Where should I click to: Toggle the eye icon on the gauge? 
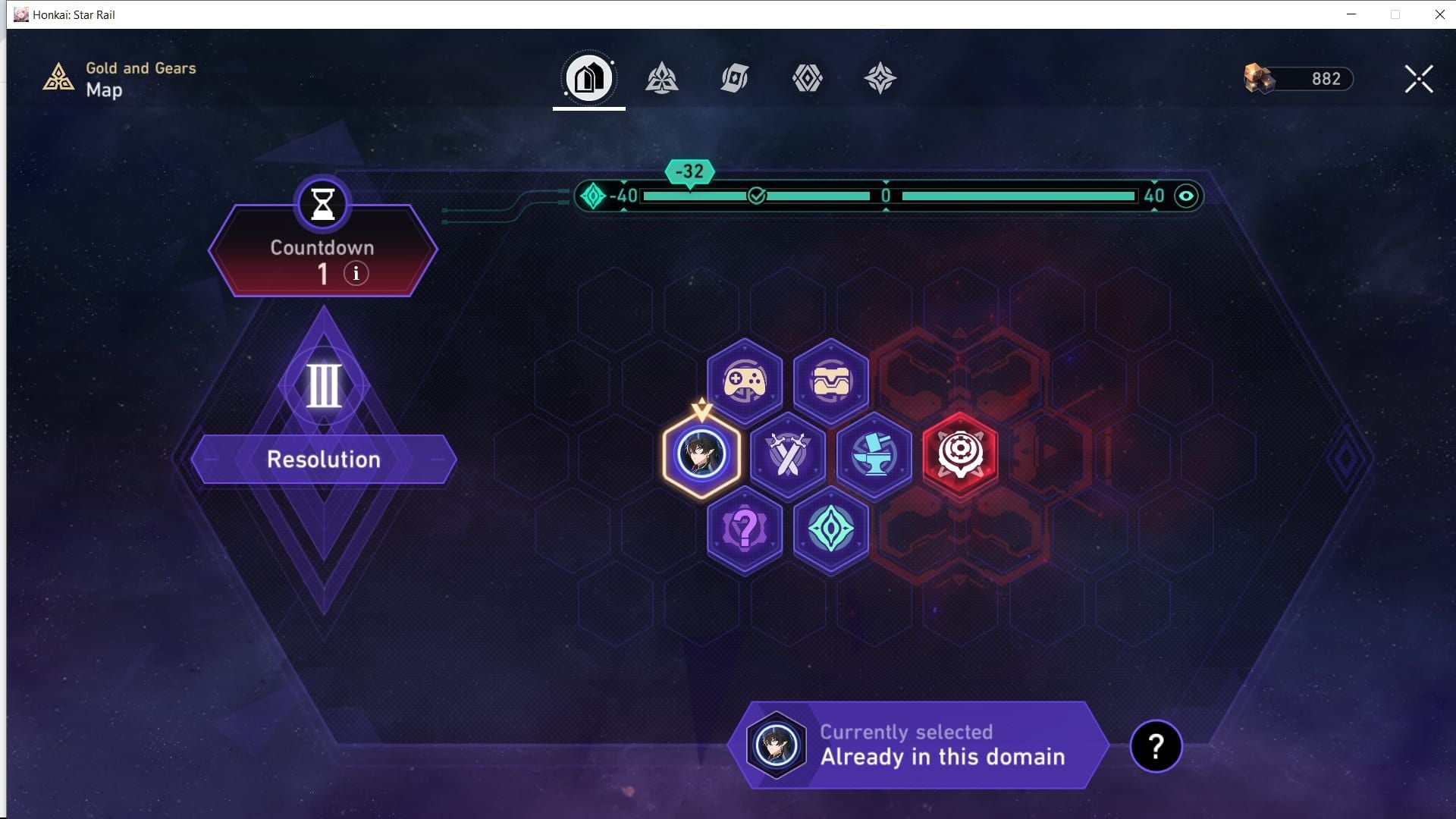(1186, 196)
